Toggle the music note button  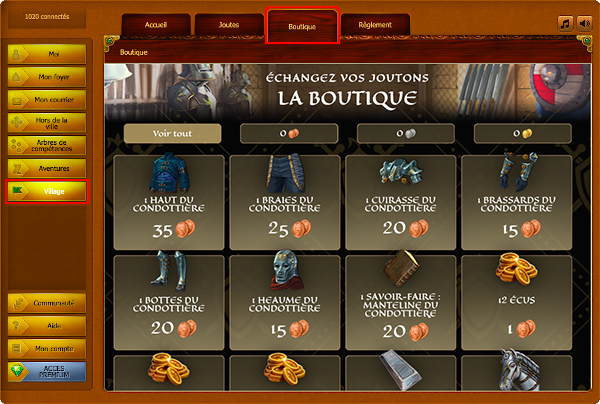tap(566, 24)
